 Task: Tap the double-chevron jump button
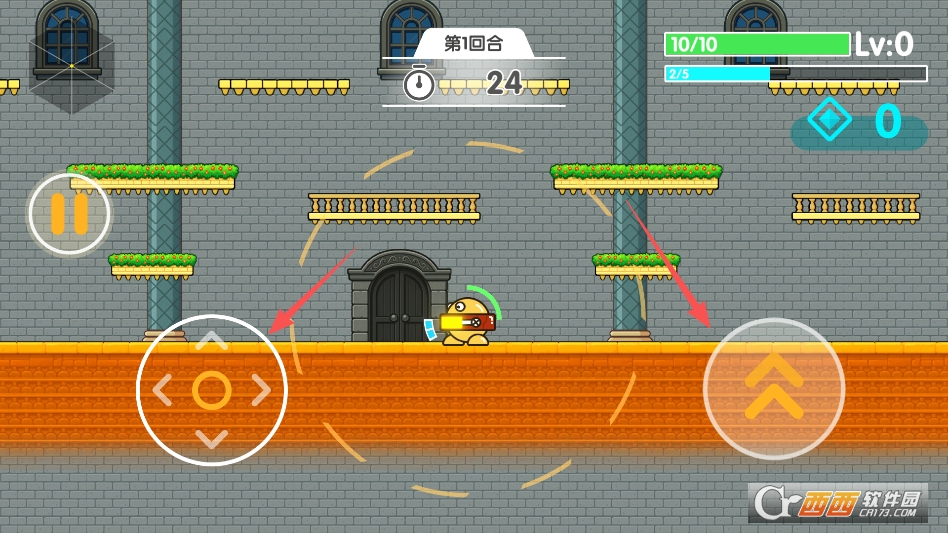(773, 388)
